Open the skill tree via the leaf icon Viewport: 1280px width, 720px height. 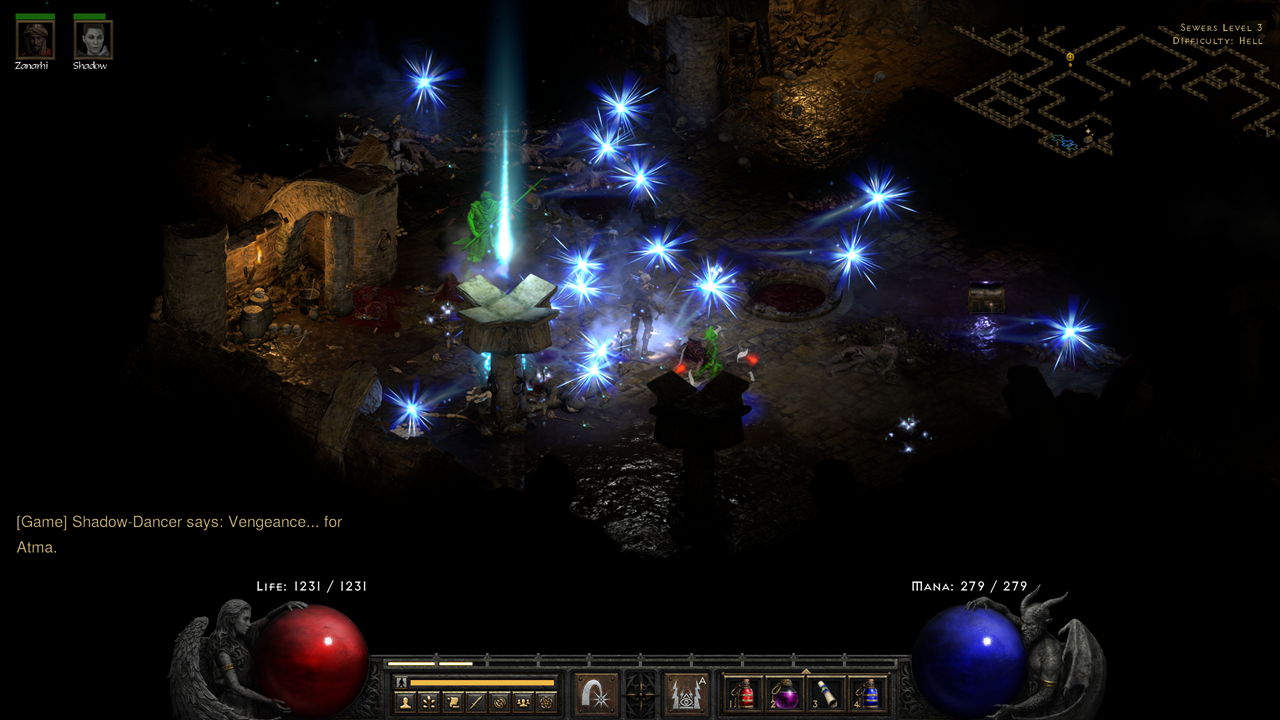click(x=428, y=703)
